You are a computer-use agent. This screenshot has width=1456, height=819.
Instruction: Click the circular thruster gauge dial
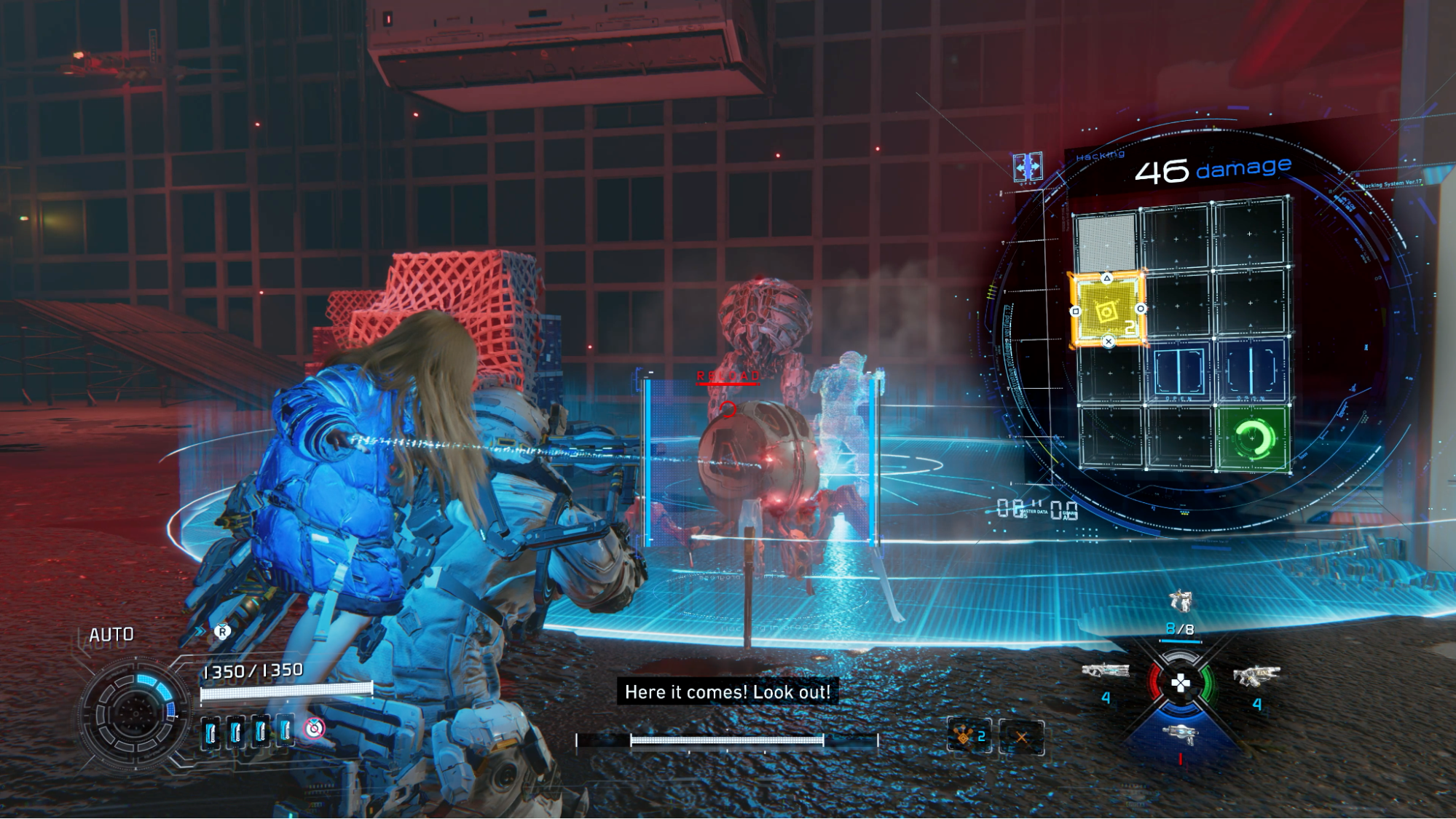point(135,710)
